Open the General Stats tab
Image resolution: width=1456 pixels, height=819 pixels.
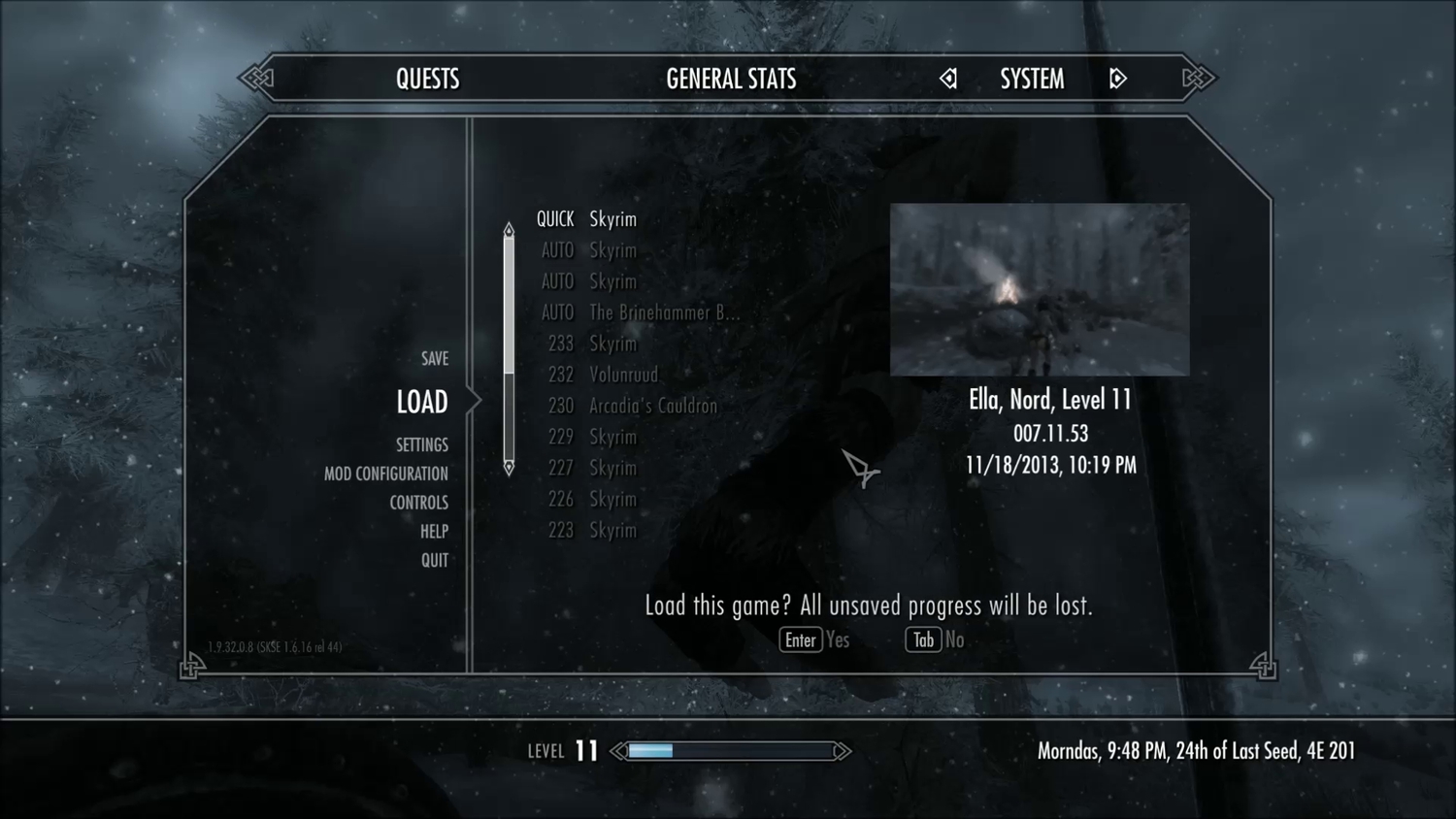tap(731, 79)
